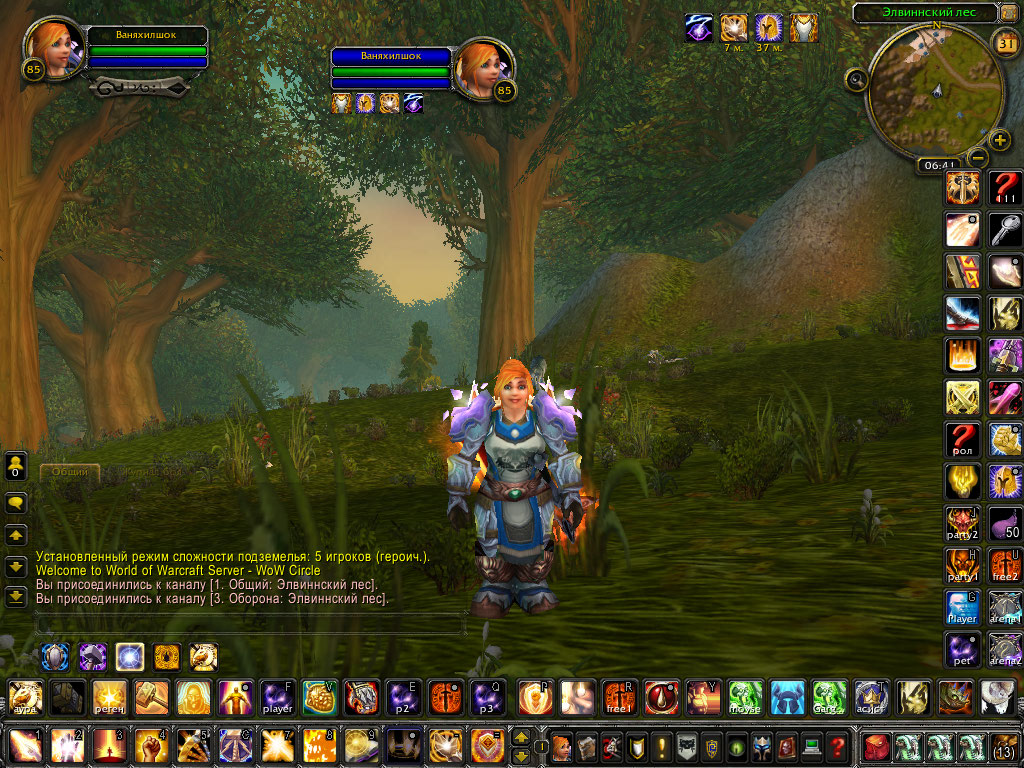Open the red question mark help button
This screenshot has height=768, width=1024.
pyautogui.click(x=838, y=746)
